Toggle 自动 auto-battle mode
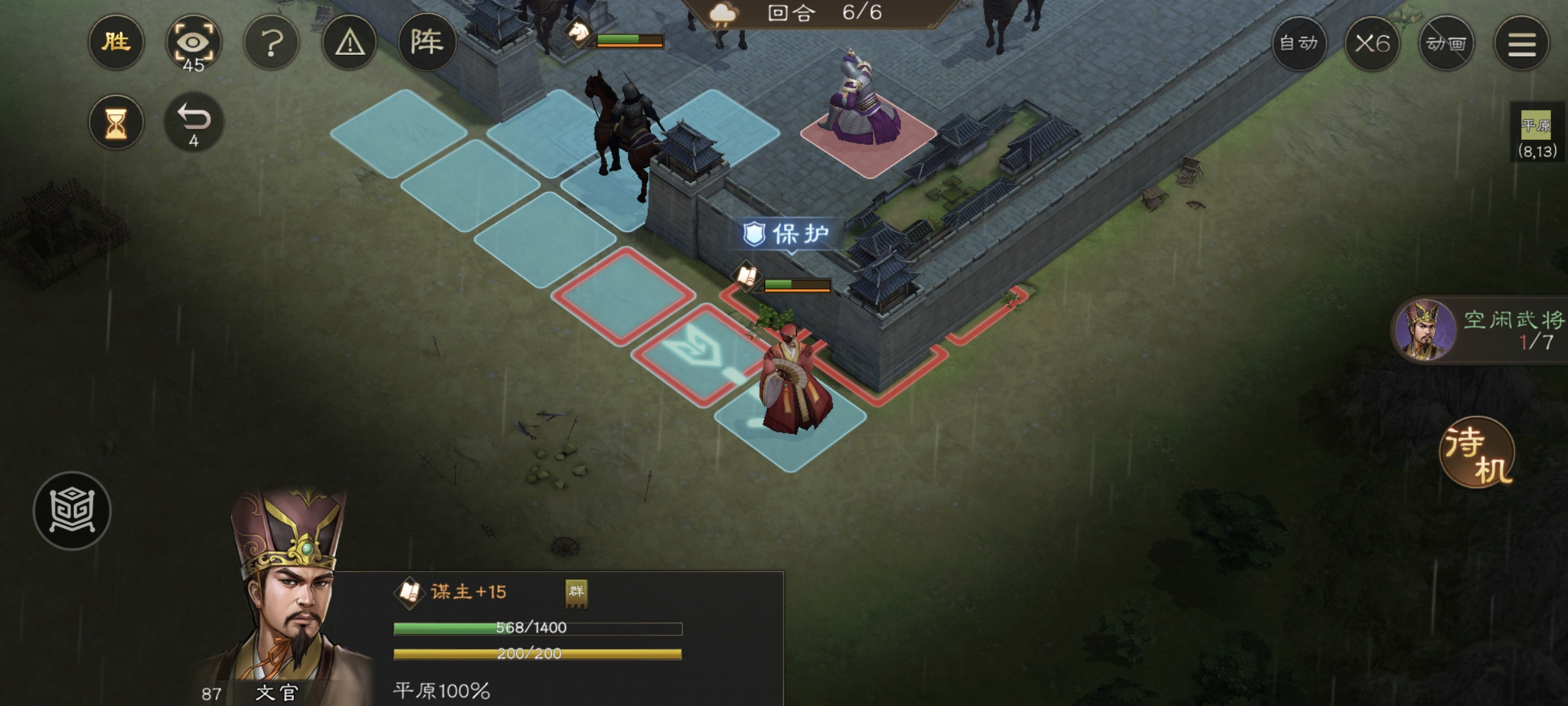 coord(1299,44)
